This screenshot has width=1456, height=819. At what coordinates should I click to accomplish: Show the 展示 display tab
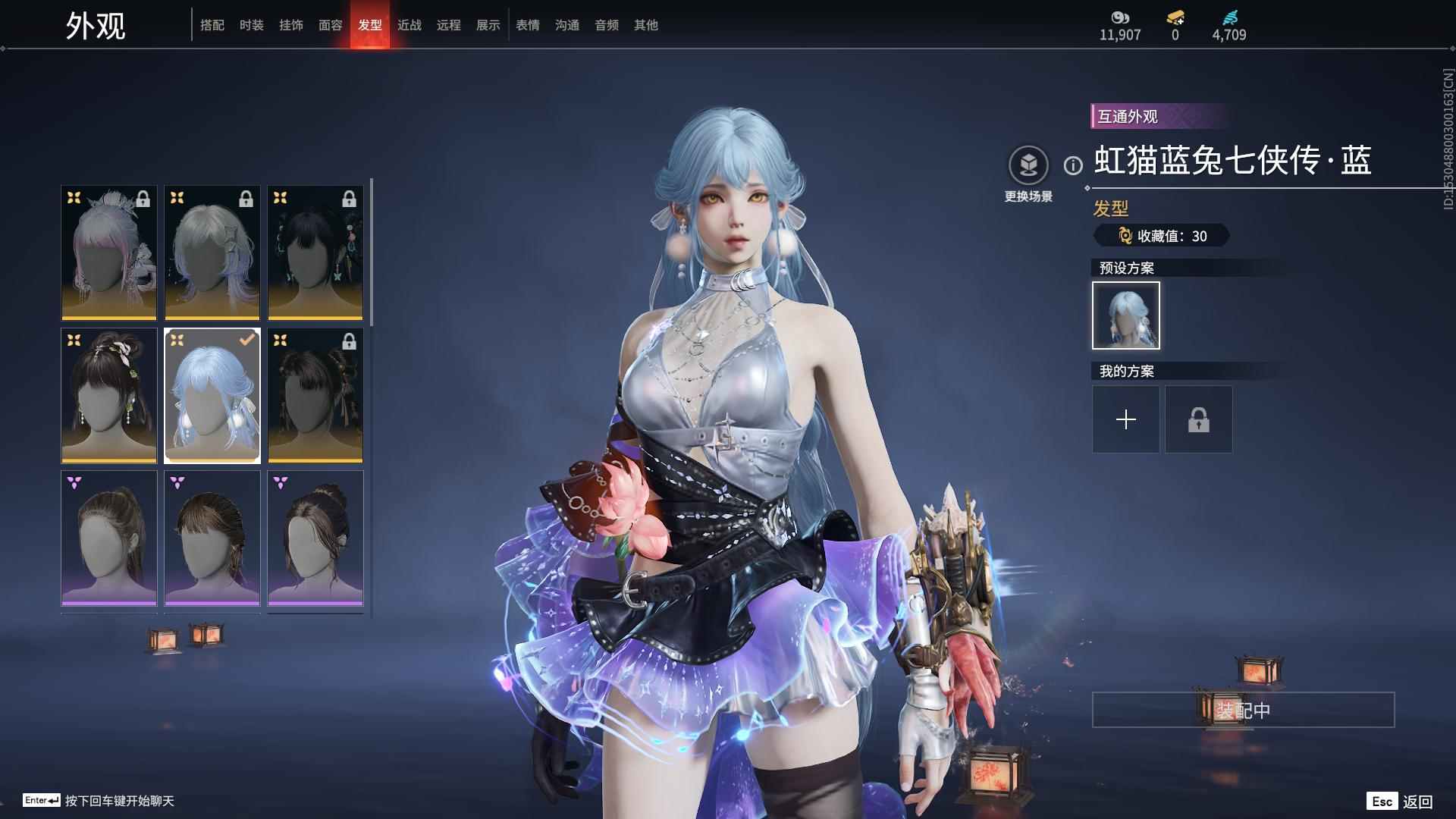(x=488, y=25)
